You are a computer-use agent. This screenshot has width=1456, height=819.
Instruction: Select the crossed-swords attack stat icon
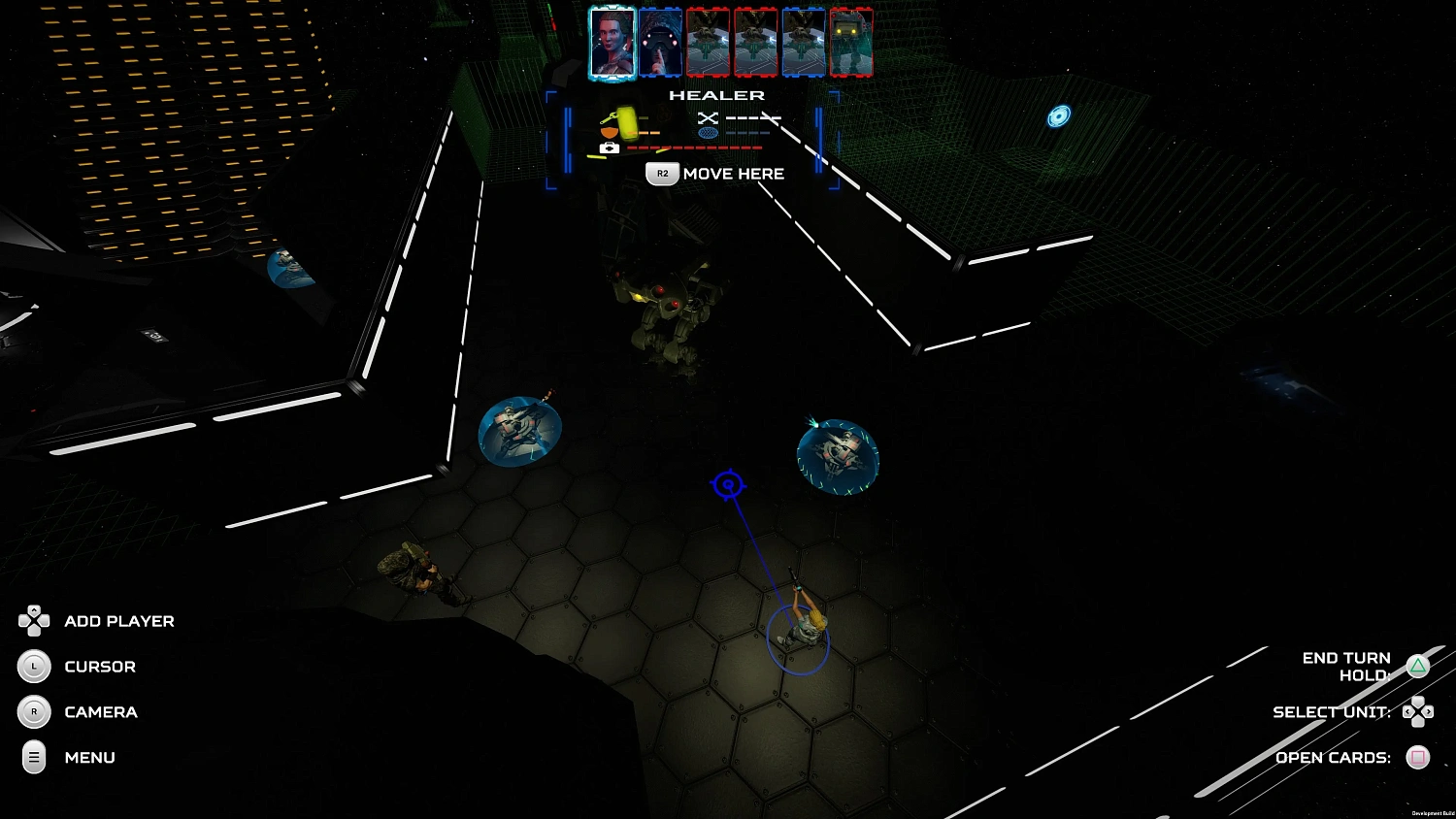707,117
